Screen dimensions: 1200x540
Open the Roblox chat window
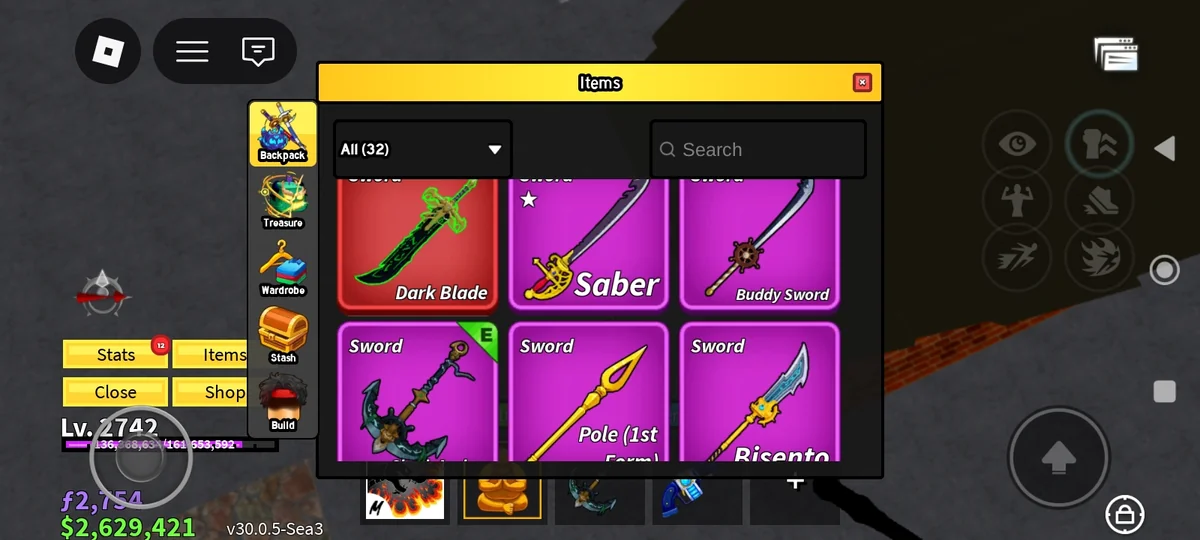coord(258,51)
